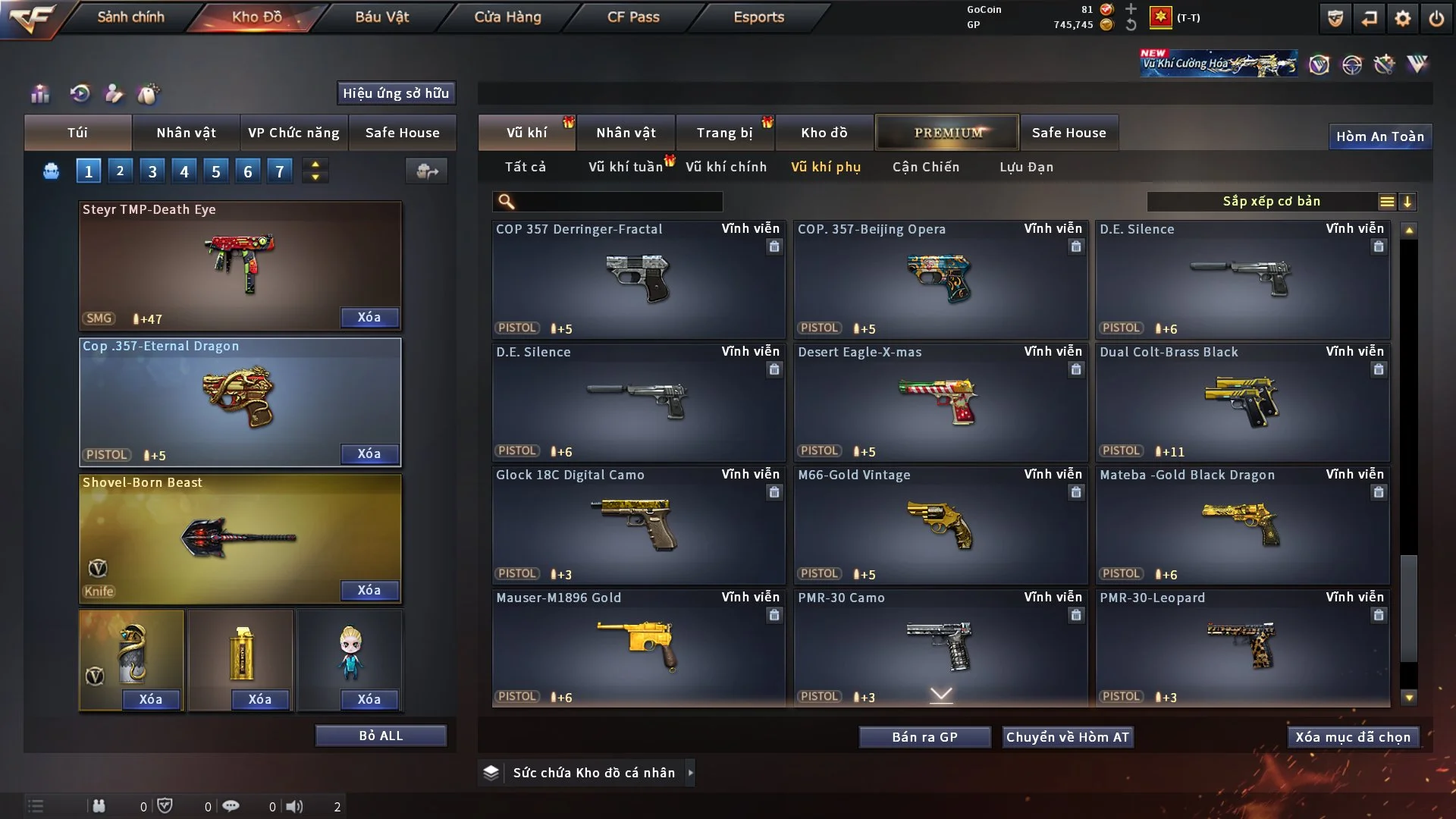This screenshot has width=1456, height=819.
Task: Select bag number 3
Action: click(152, 171)
